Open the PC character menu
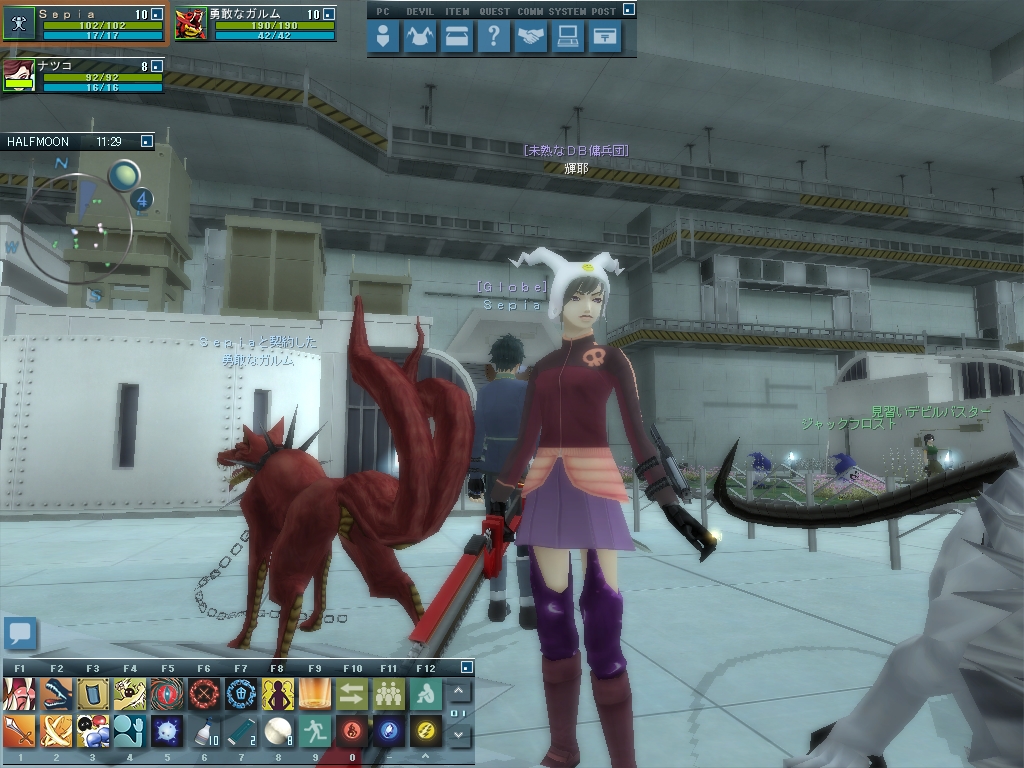The image size is (1024, 768). point(384,38)
